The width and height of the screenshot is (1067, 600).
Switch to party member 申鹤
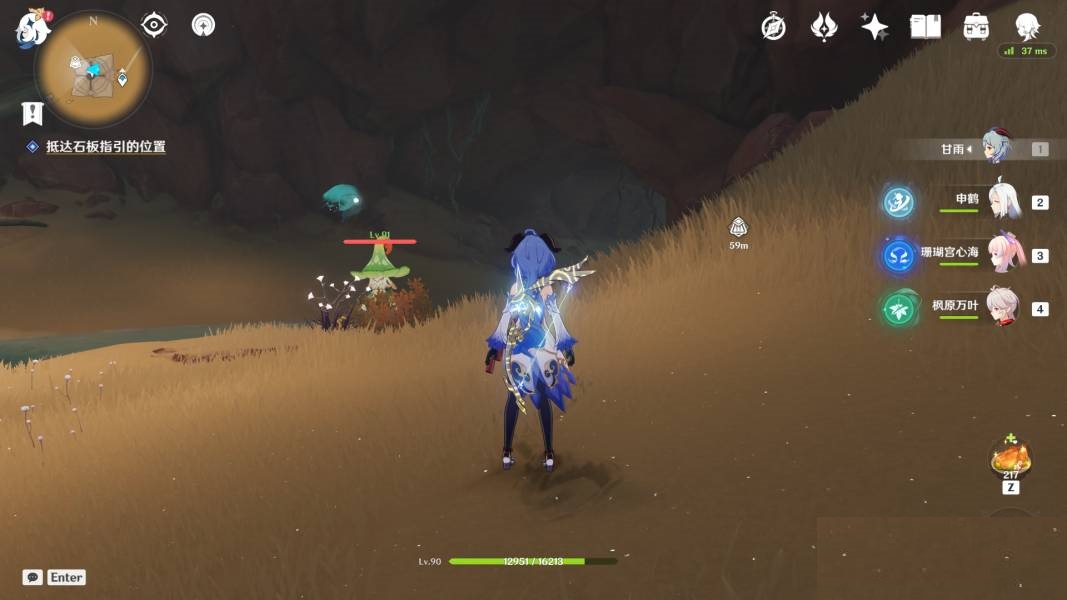1003,201
